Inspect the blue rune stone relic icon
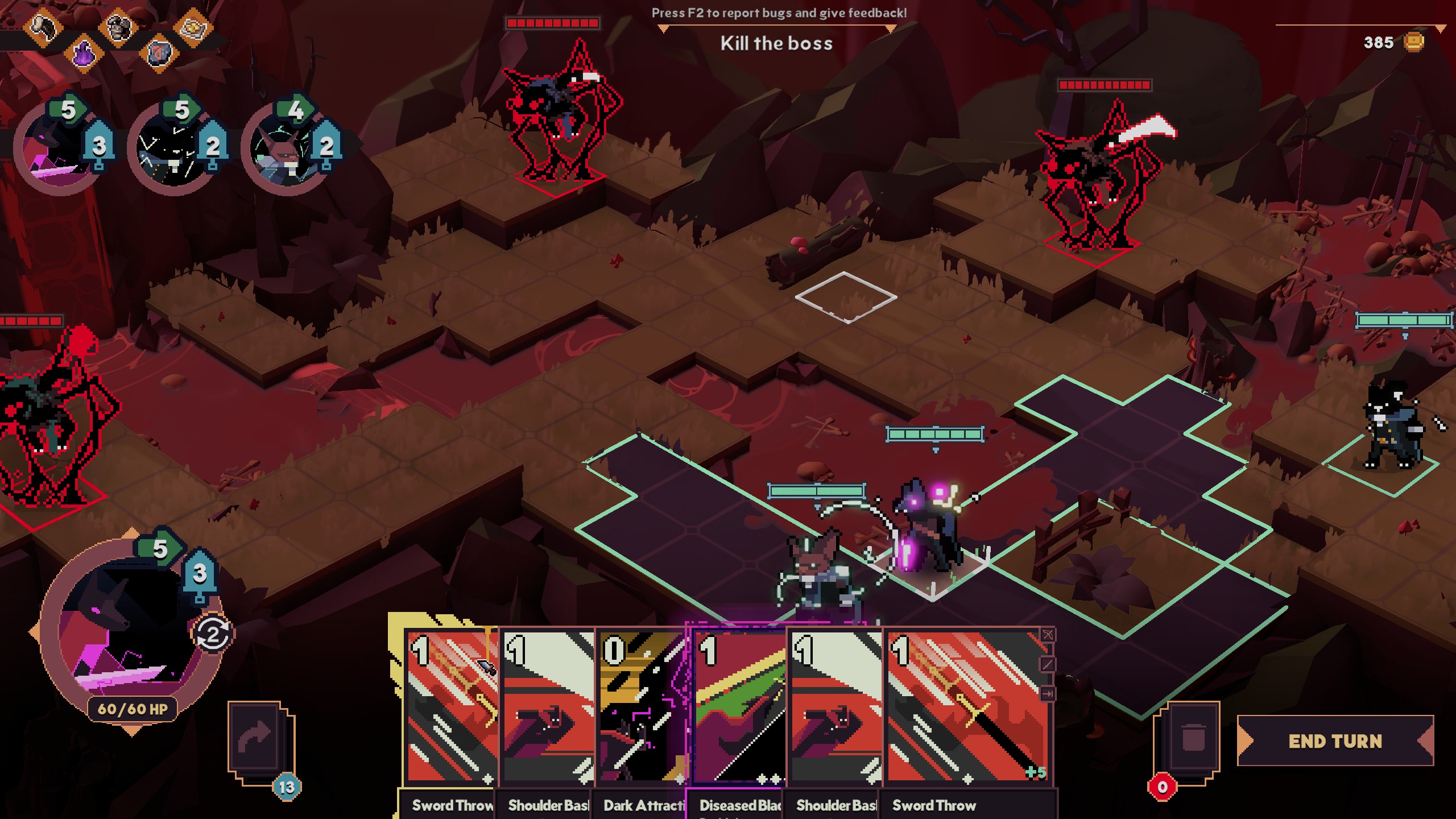 (159, 54)
